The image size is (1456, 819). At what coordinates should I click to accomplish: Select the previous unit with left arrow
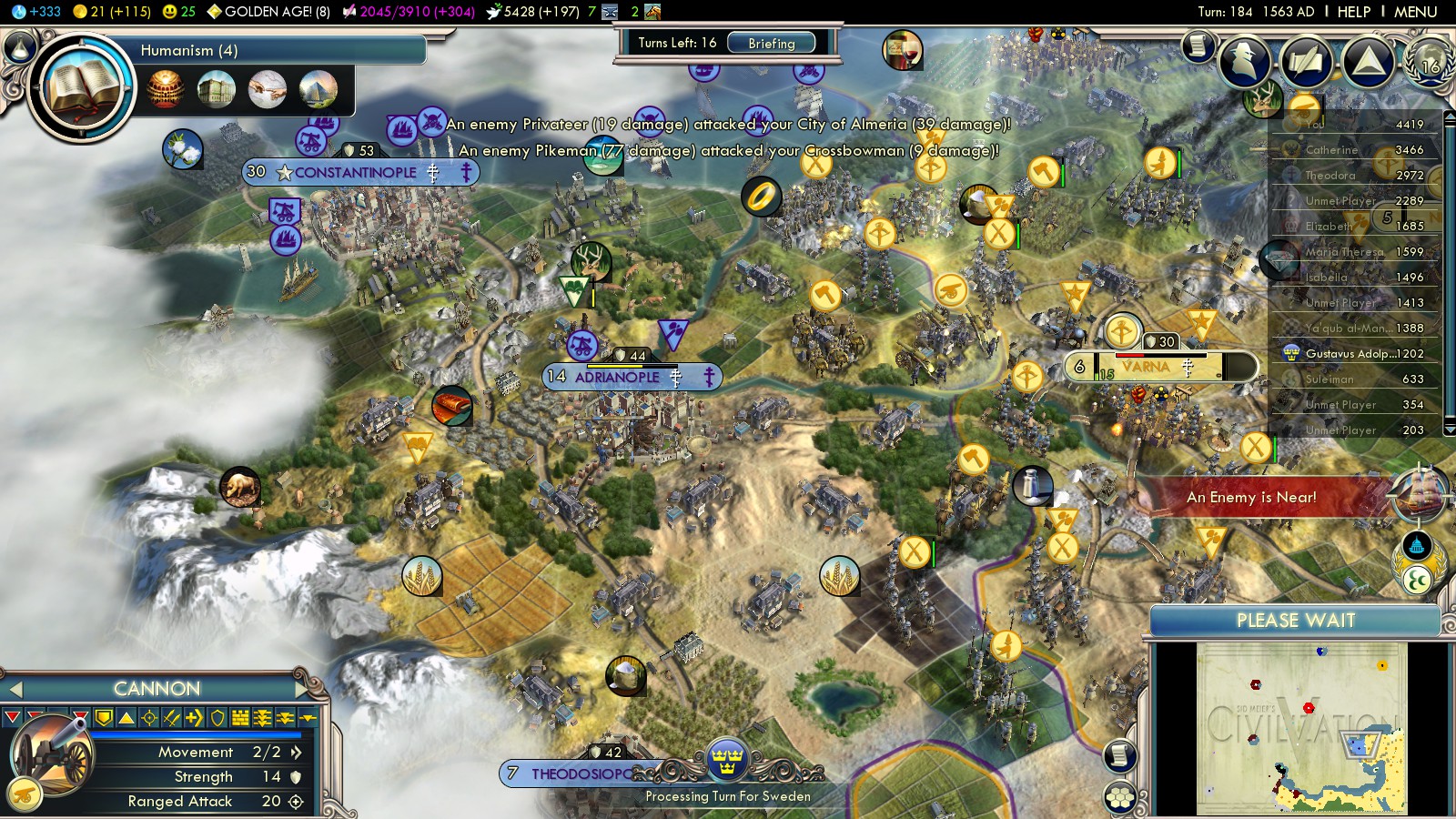click(15, 688)
